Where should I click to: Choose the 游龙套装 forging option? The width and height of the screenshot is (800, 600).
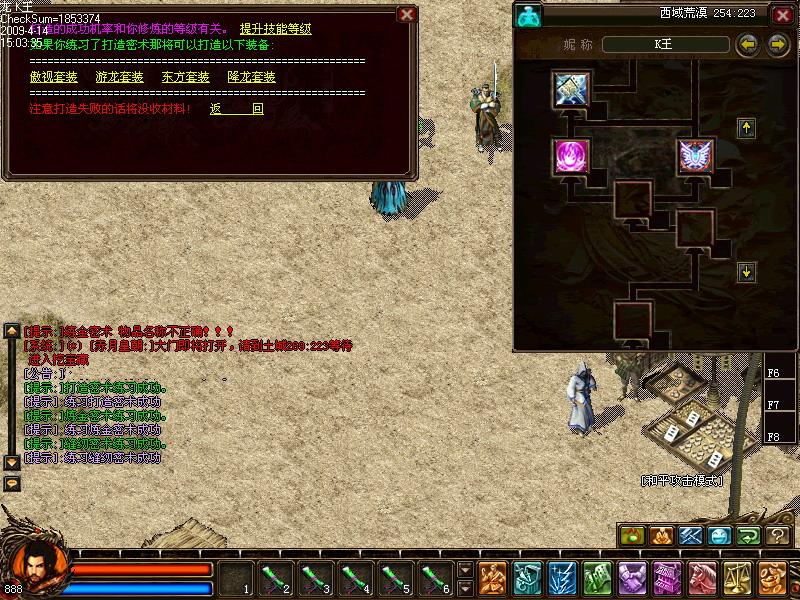[x=119, y=77]
